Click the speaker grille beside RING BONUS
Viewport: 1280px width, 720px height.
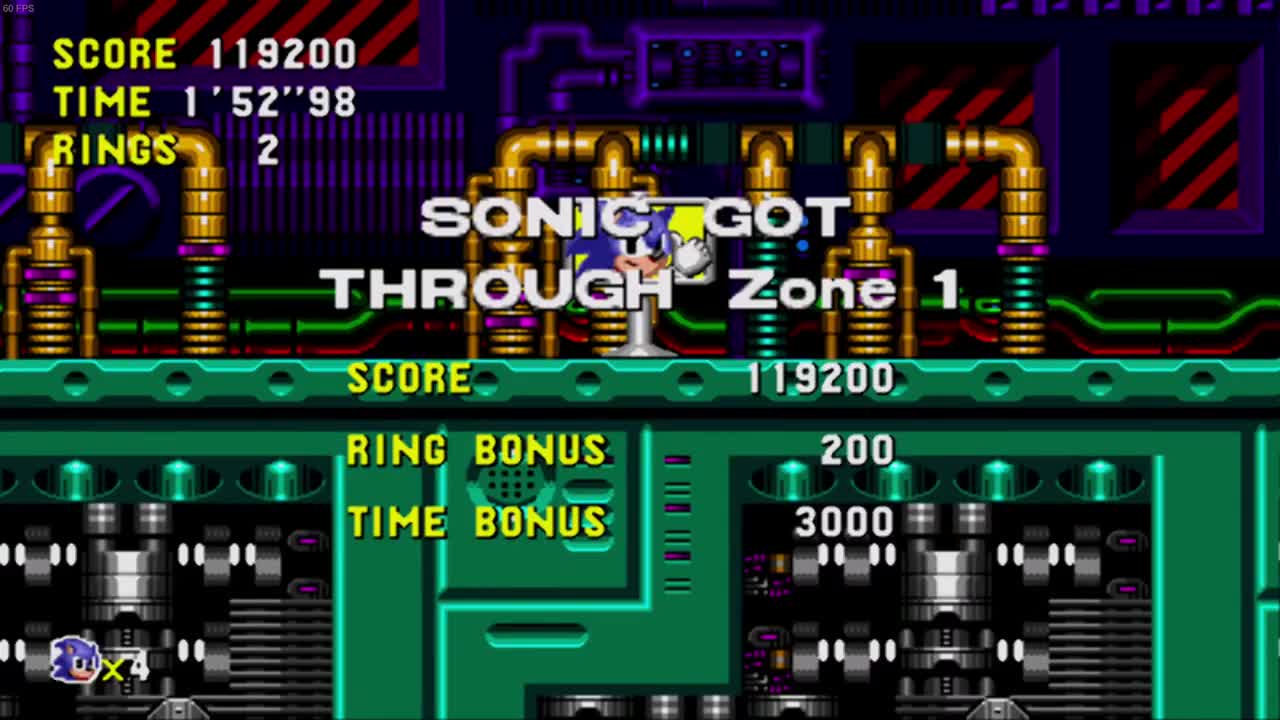pos(510,485)
